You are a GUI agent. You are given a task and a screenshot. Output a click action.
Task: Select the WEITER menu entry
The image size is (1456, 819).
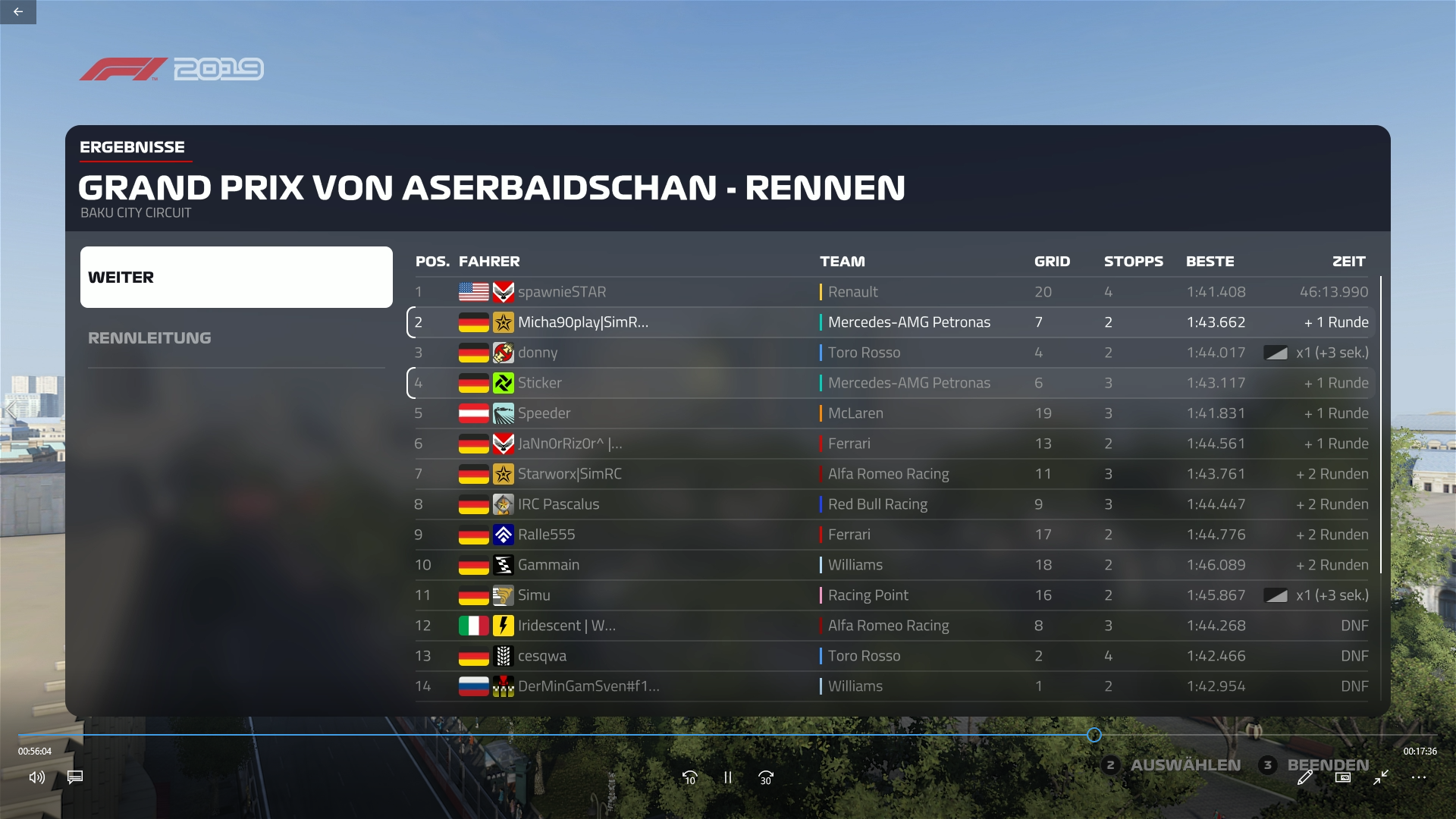236,277
